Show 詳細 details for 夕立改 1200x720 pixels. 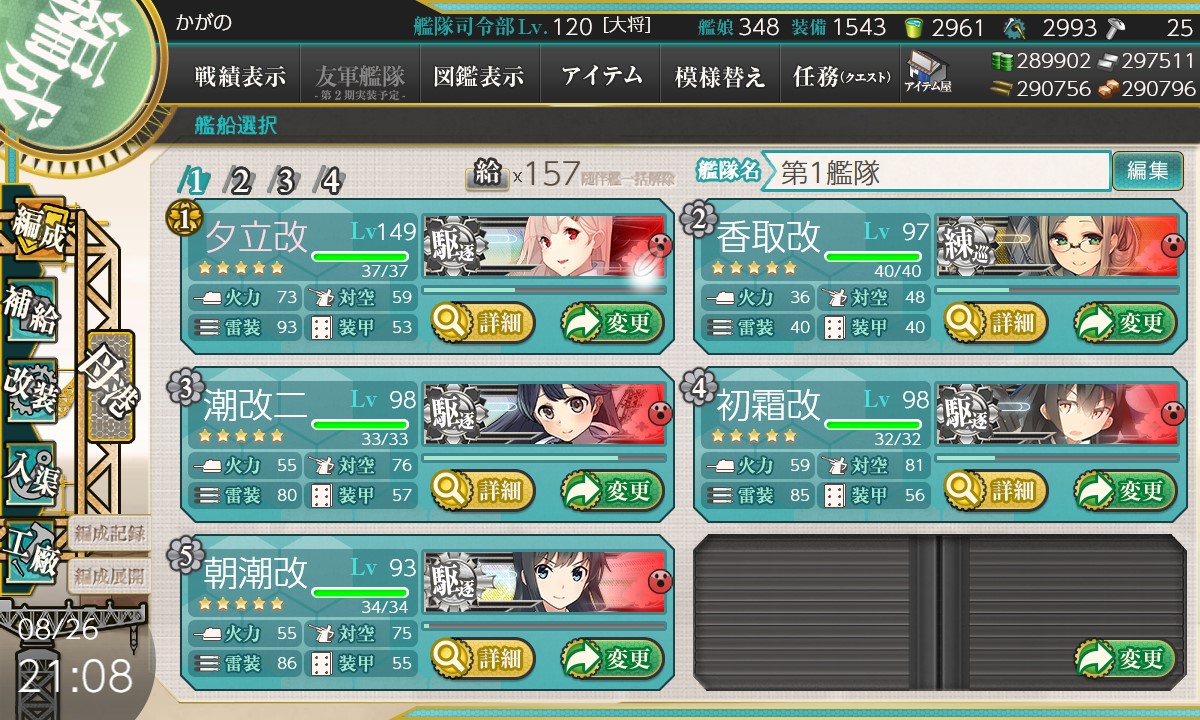tap(484, 322)
